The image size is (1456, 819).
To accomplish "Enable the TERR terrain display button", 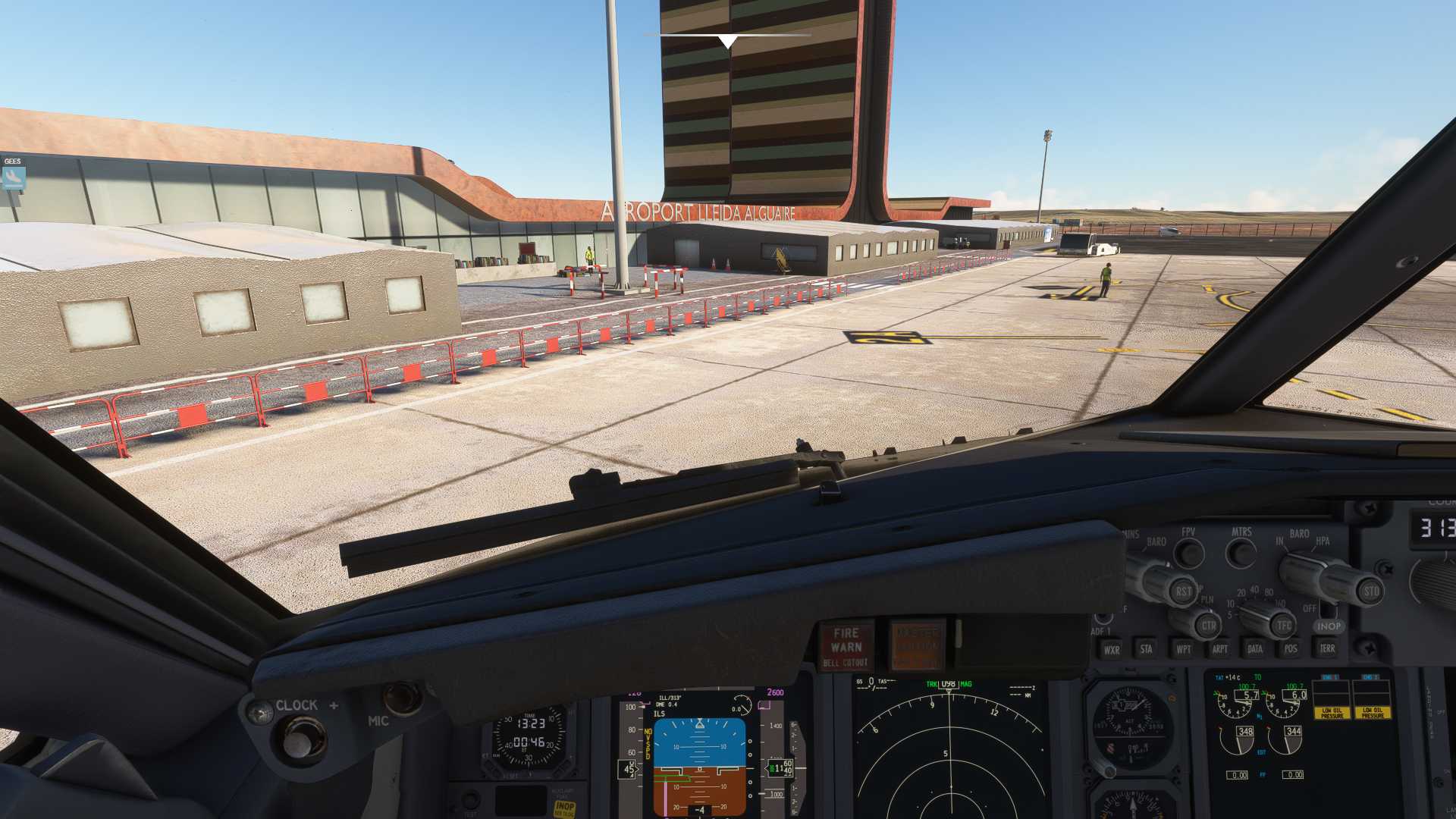I will (x=1327, y=649).
